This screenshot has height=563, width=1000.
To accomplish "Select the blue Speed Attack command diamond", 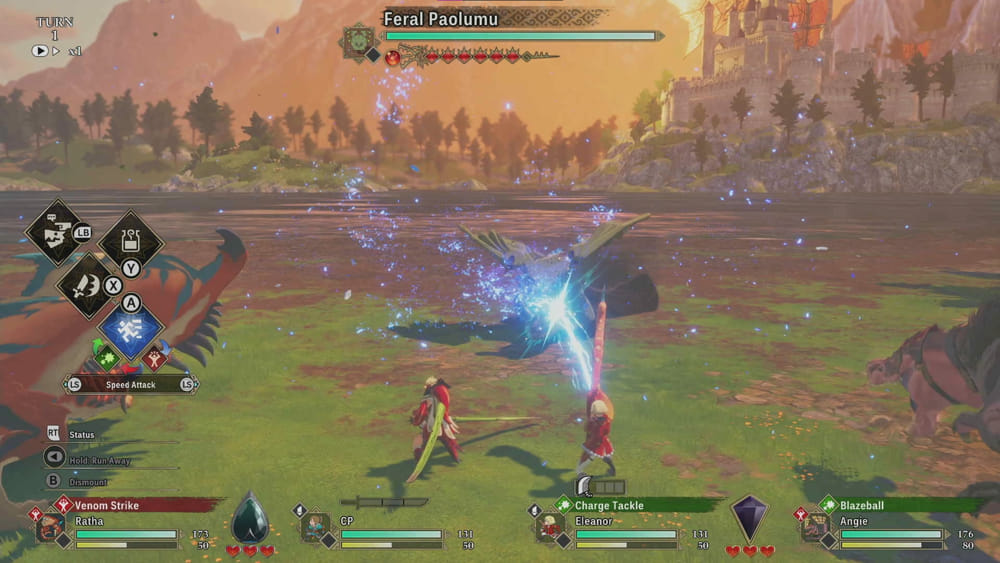I will coord(131,329).
